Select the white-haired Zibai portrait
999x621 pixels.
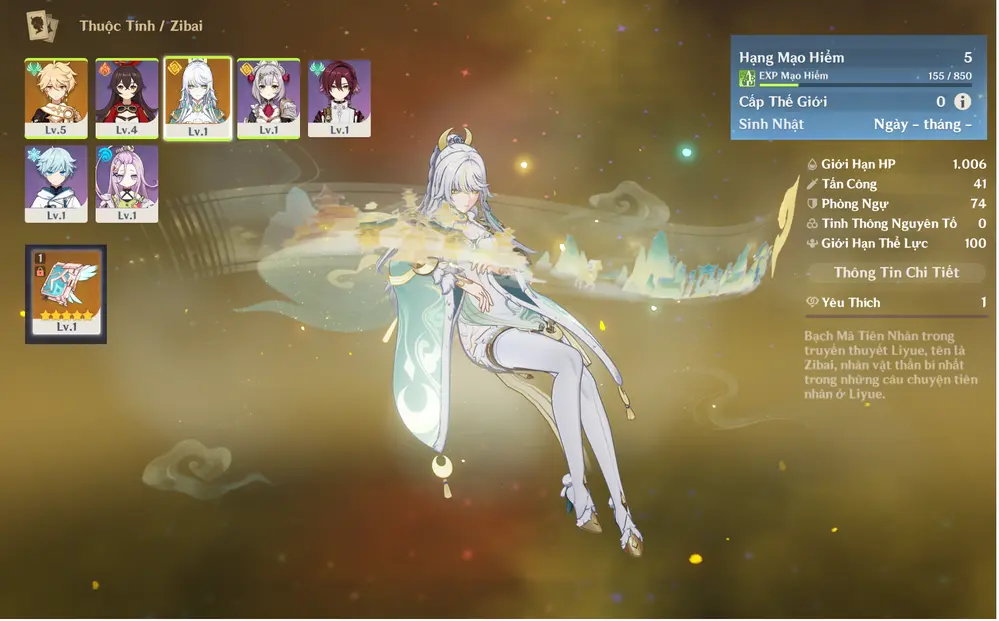pyautogui.click(x=197, y=97)
